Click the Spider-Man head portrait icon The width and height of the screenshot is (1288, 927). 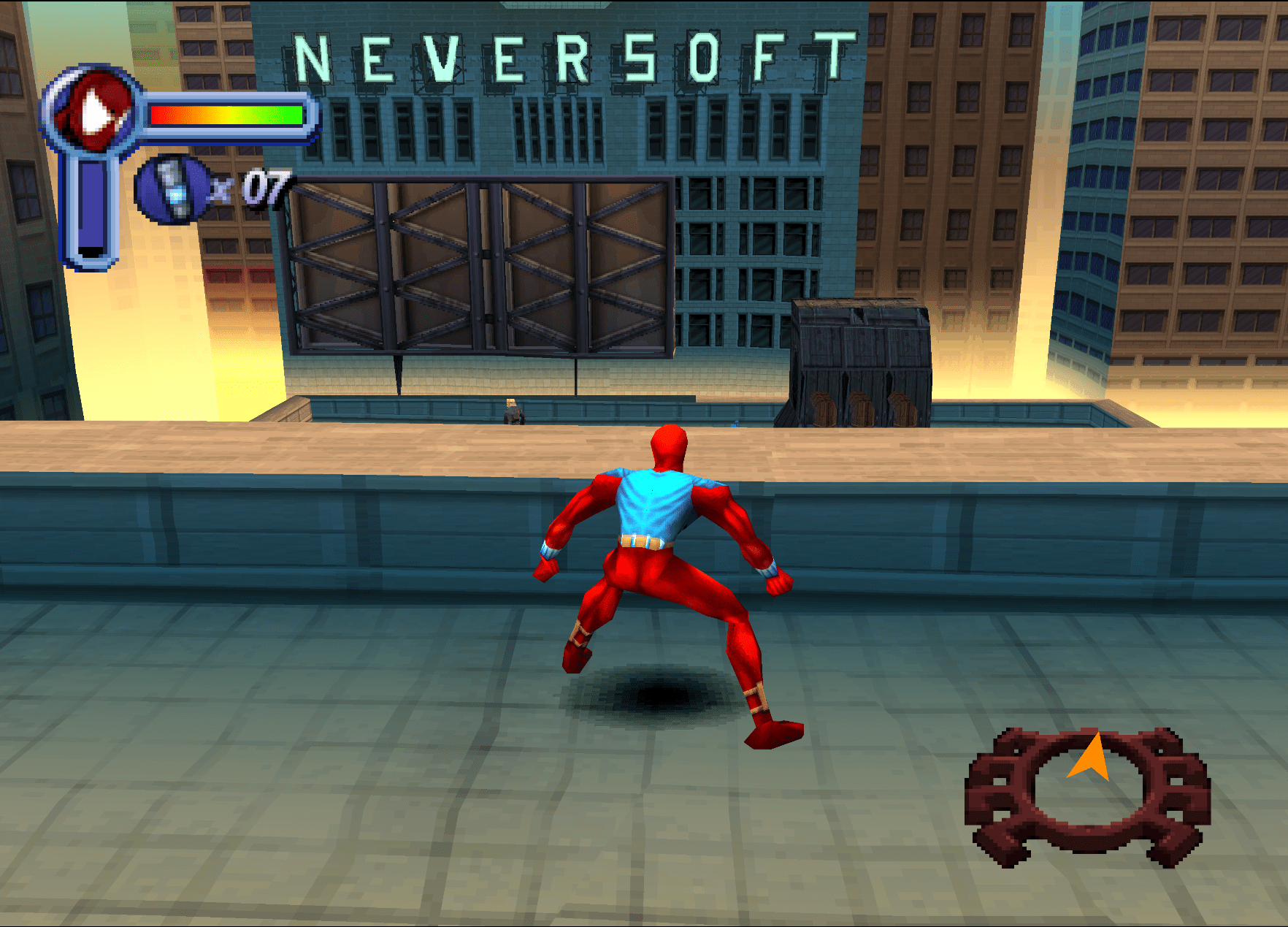pyautogui.click(x=91, y=110)
